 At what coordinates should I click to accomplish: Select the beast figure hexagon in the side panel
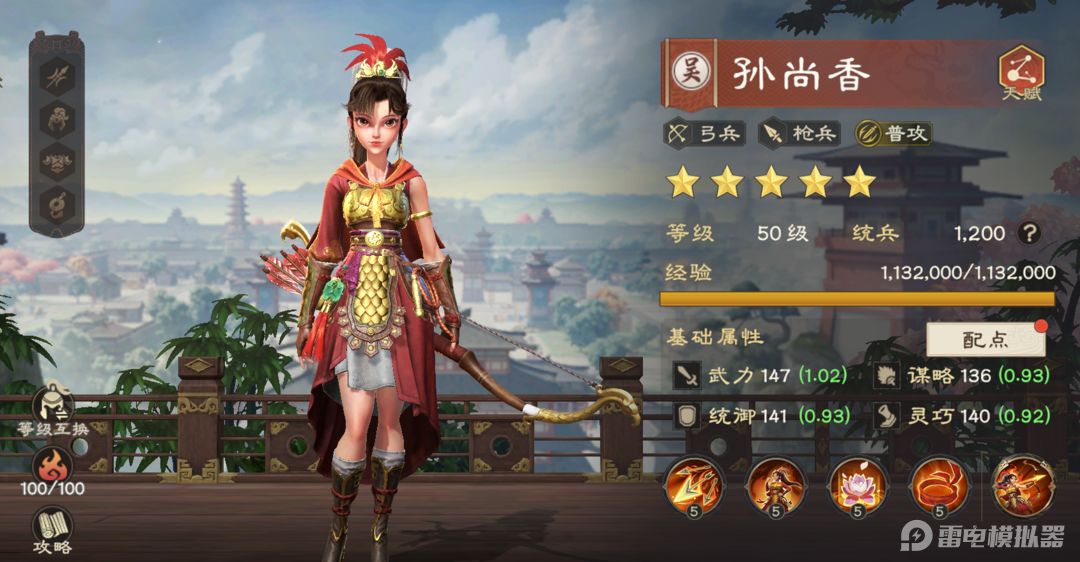click(x=57, y=119)
